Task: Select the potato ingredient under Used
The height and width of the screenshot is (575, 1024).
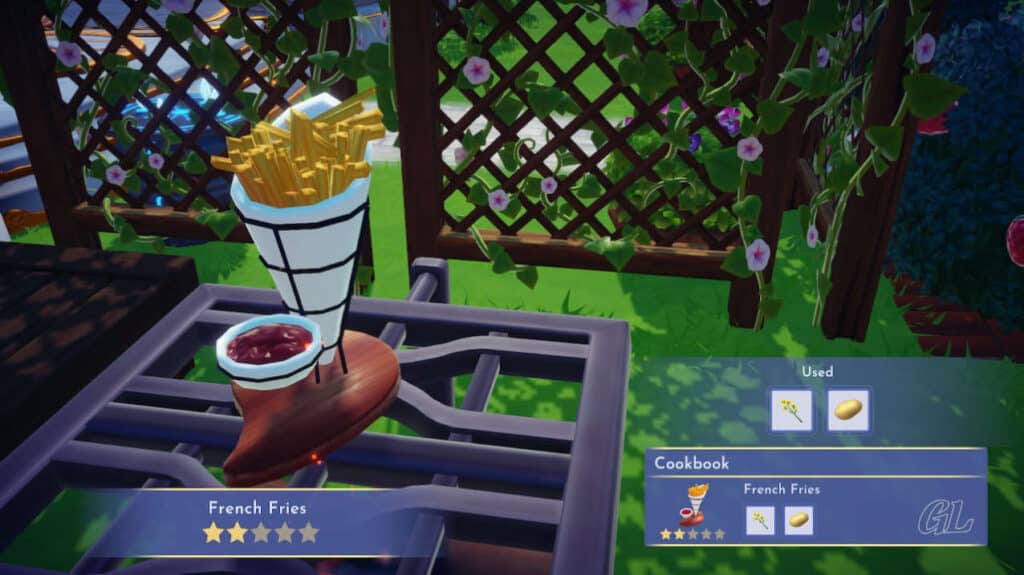Action: [849, 410]
